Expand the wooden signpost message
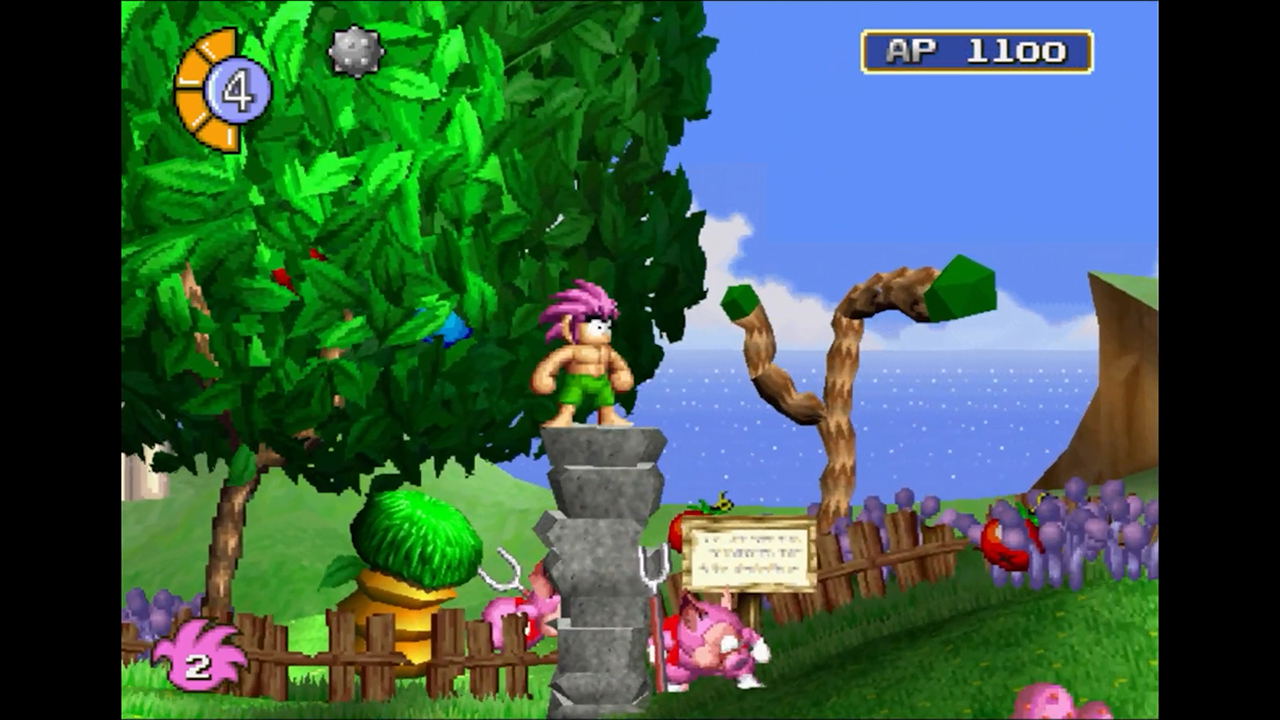The width and height of the screenshot is (1280, 720). point(748,553)
